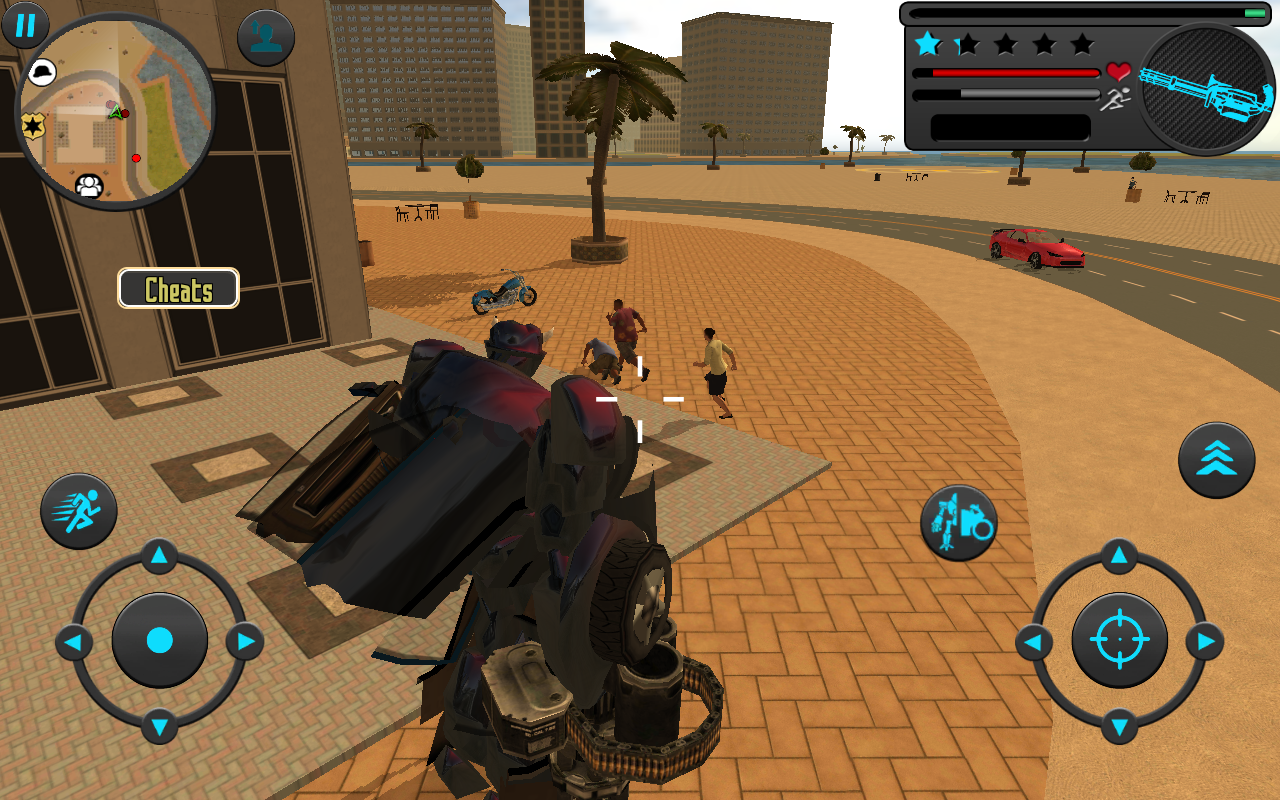
Task: Pause the game
Action: (25, 26)
